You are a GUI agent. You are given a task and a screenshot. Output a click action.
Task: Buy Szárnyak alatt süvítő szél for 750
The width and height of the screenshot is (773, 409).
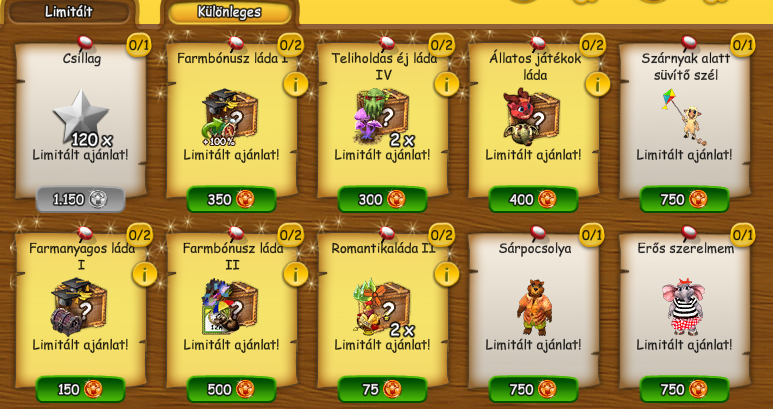(x=684, y=199)
